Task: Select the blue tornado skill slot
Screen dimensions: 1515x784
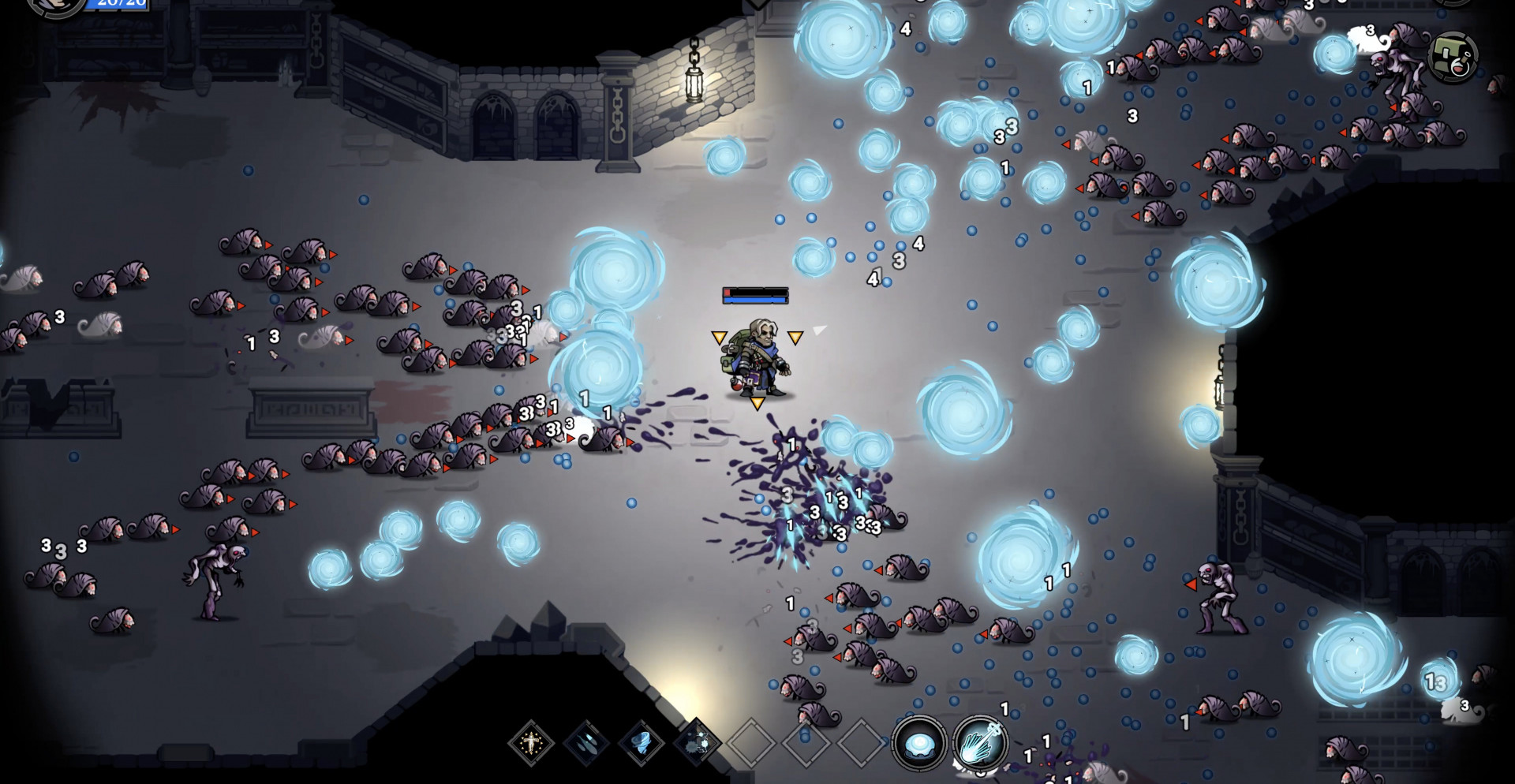Action: 641,743
